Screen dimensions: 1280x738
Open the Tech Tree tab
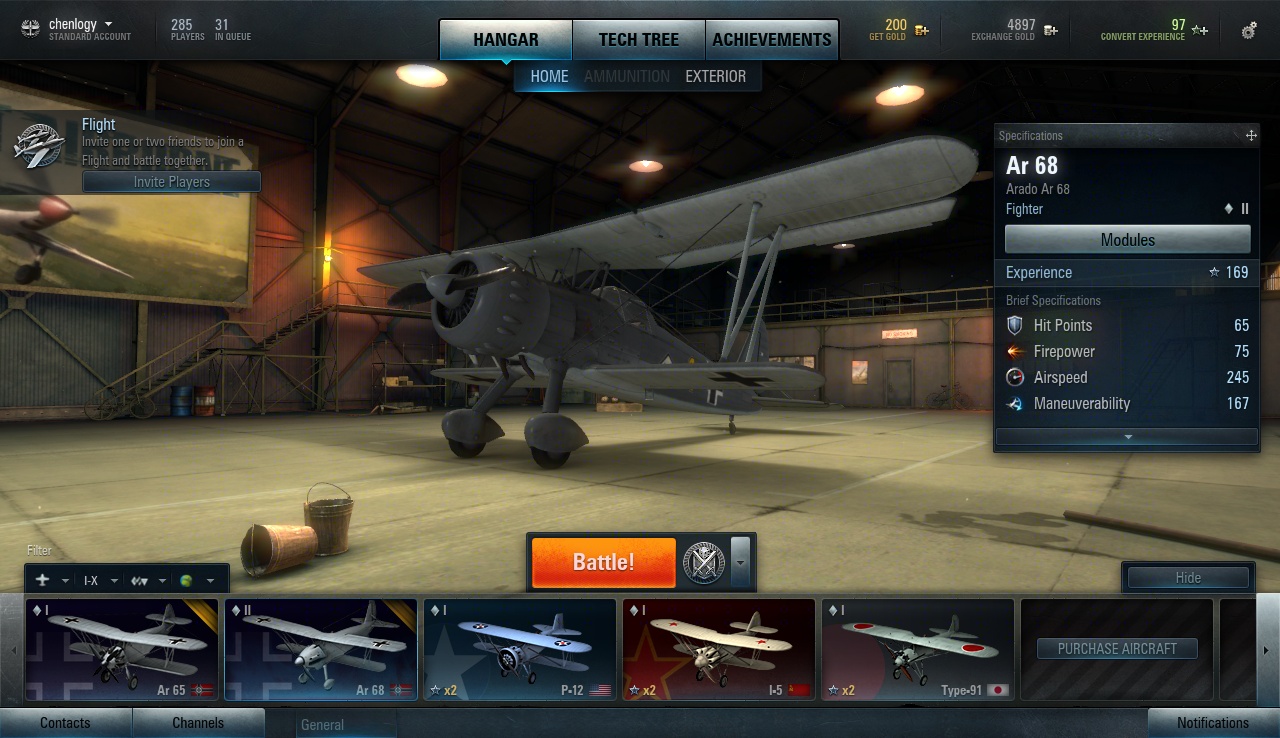click(638, 40)
